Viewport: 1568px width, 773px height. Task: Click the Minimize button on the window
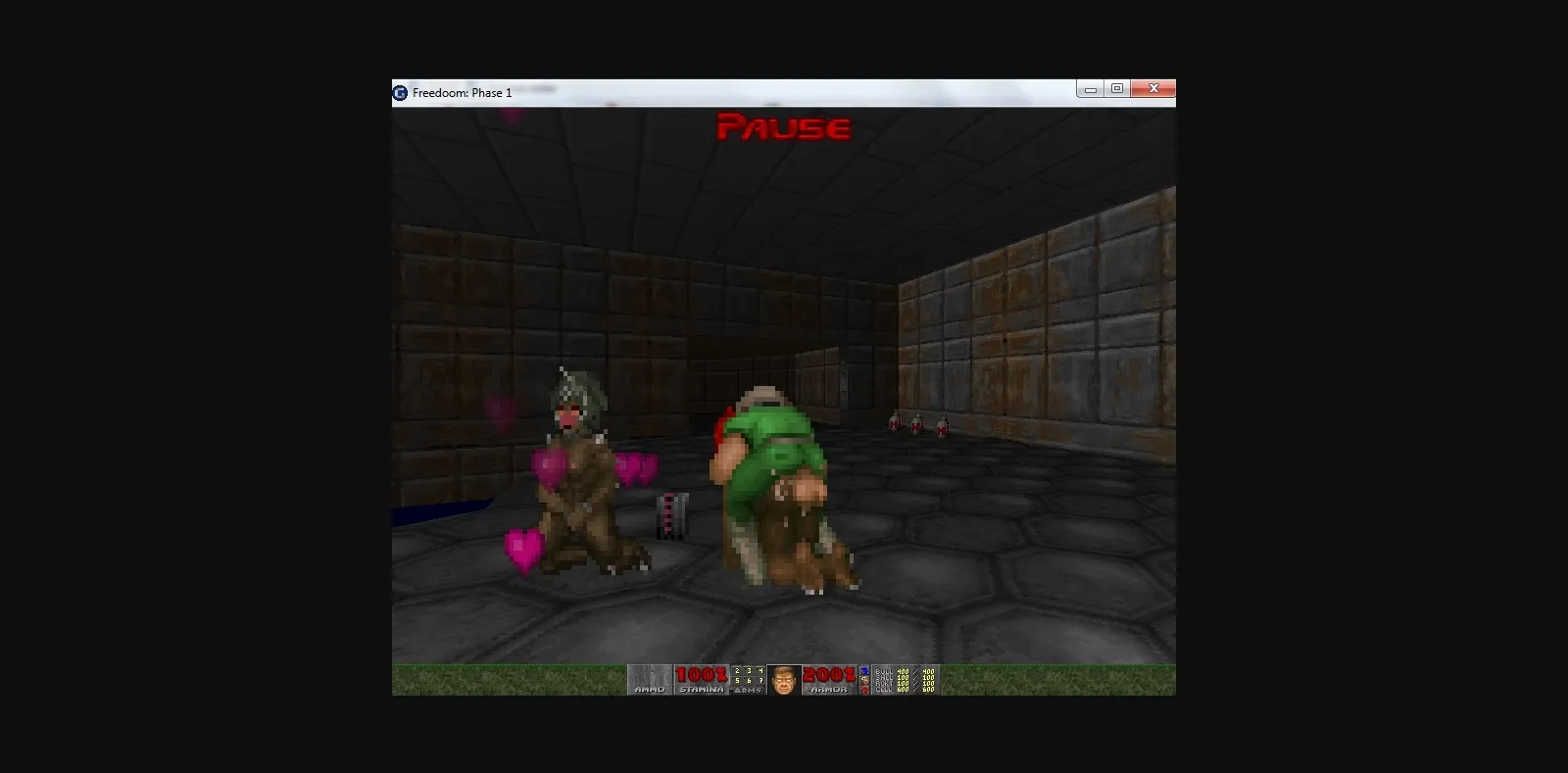point(1091,88)
